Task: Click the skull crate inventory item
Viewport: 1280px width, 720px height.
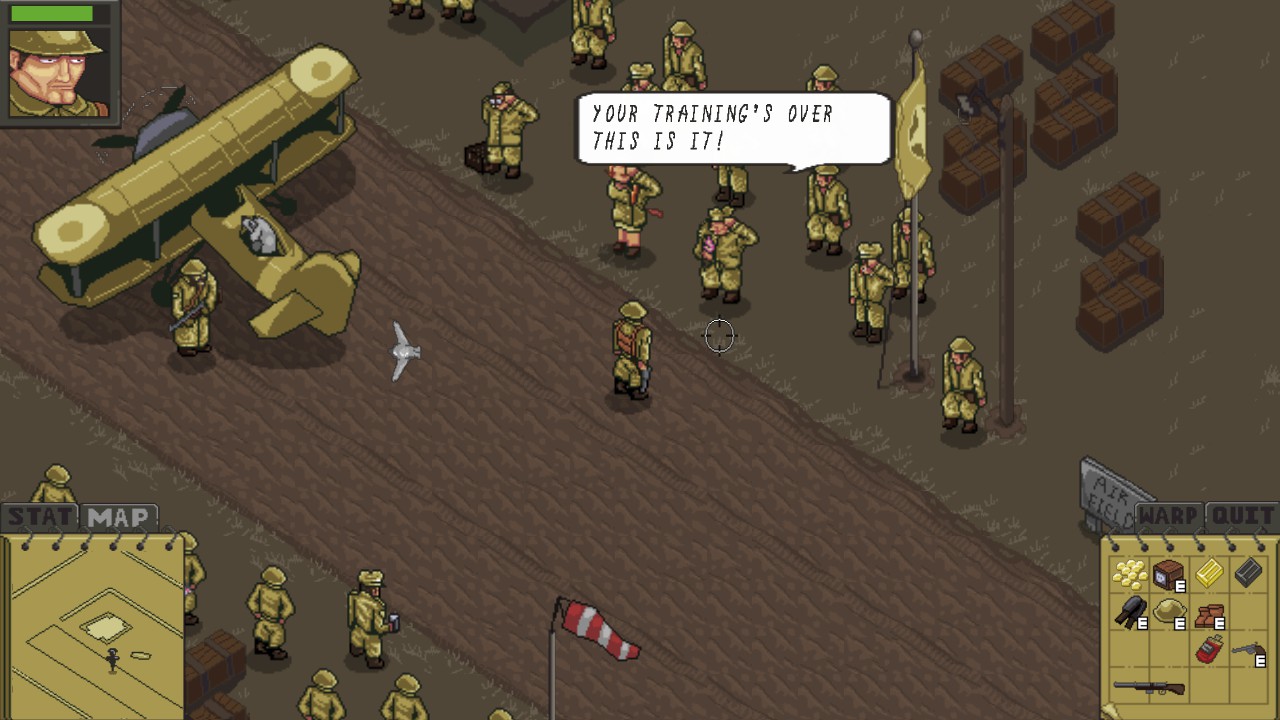Action: click(1166, 572)
